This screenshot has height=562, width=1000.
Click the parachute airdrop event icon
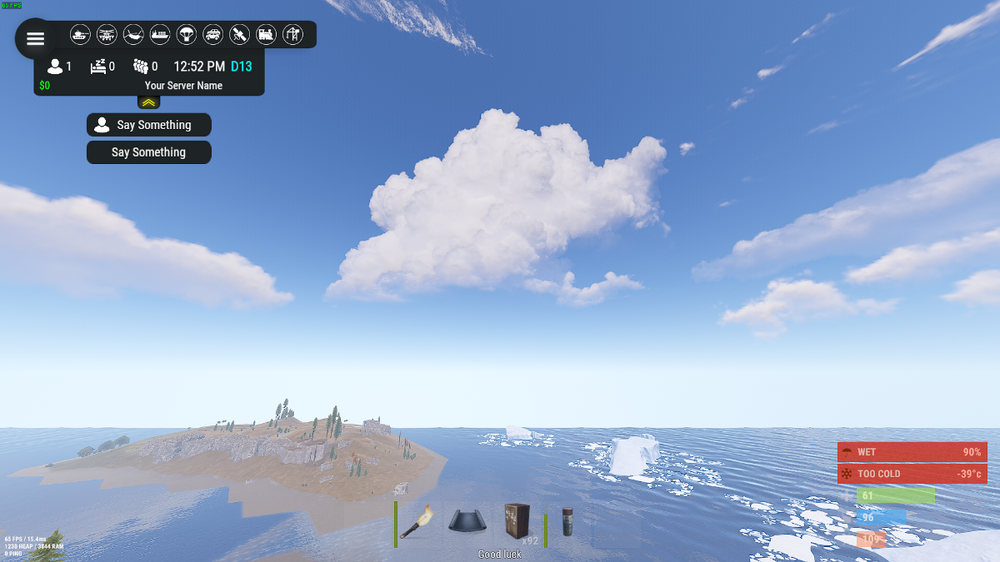[186, 35]
